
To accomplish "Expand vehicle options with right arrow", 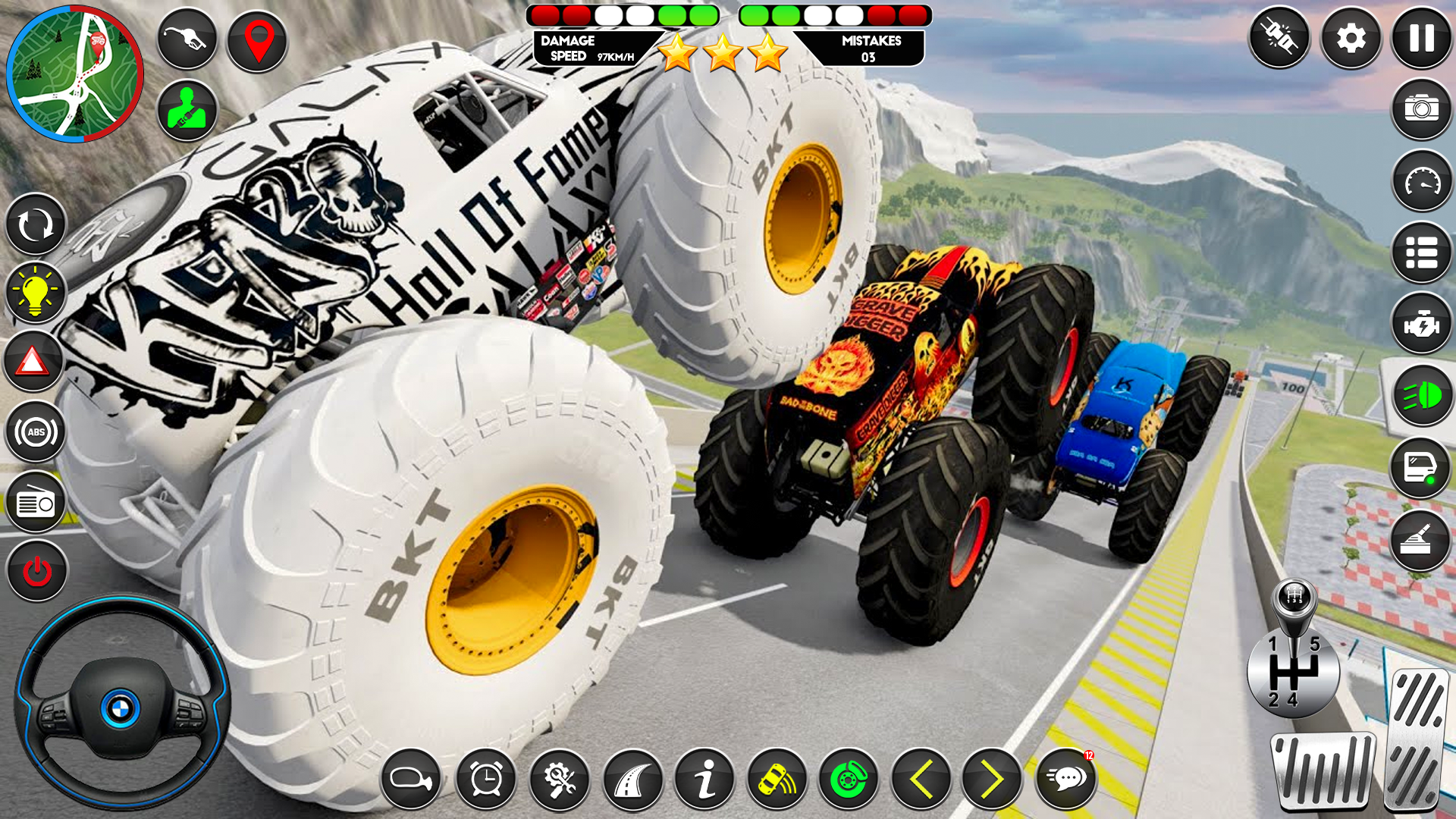I will click(x=993, y=777).
